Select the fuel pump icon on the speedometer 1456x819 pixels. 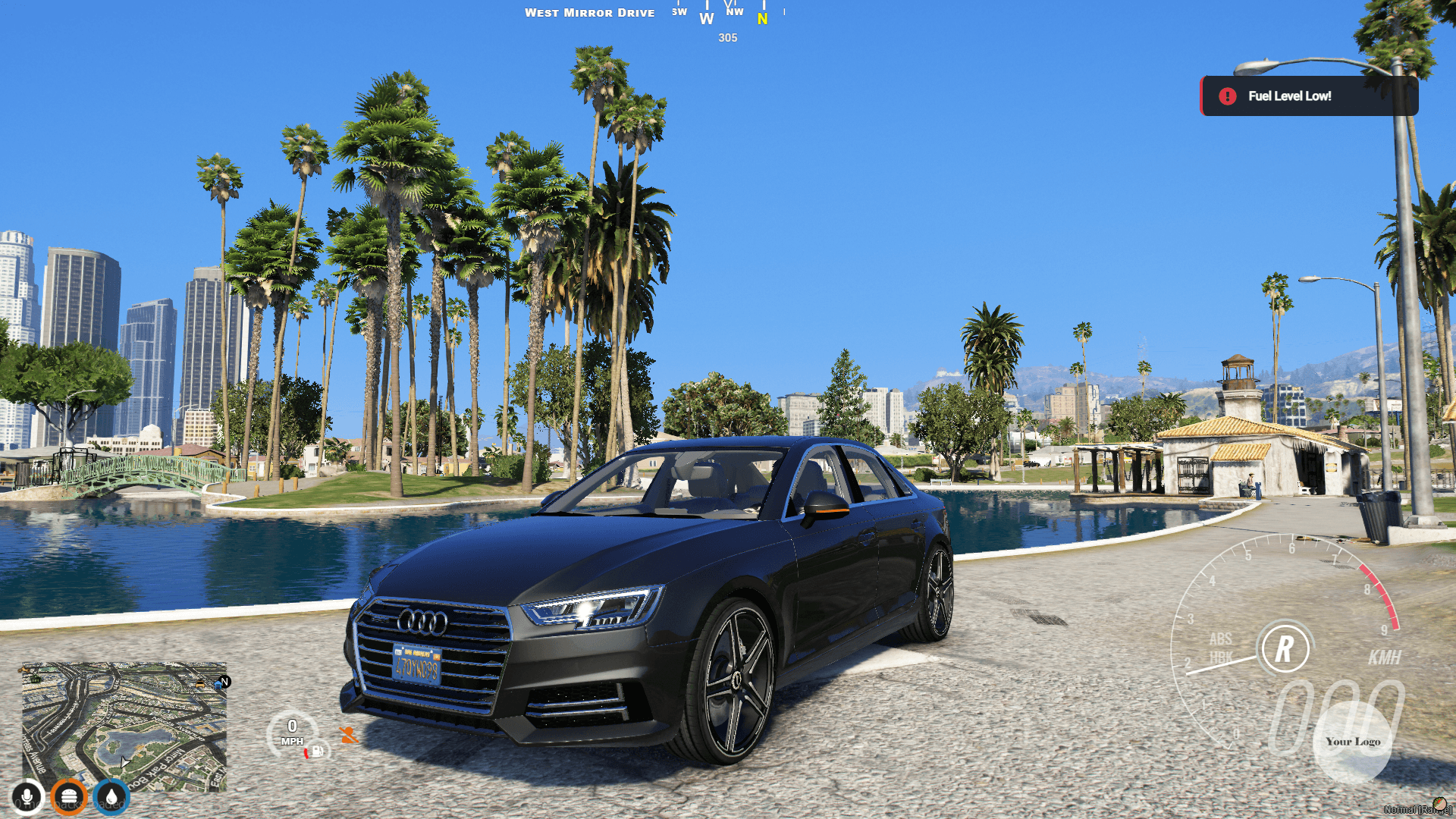(318, 752)
